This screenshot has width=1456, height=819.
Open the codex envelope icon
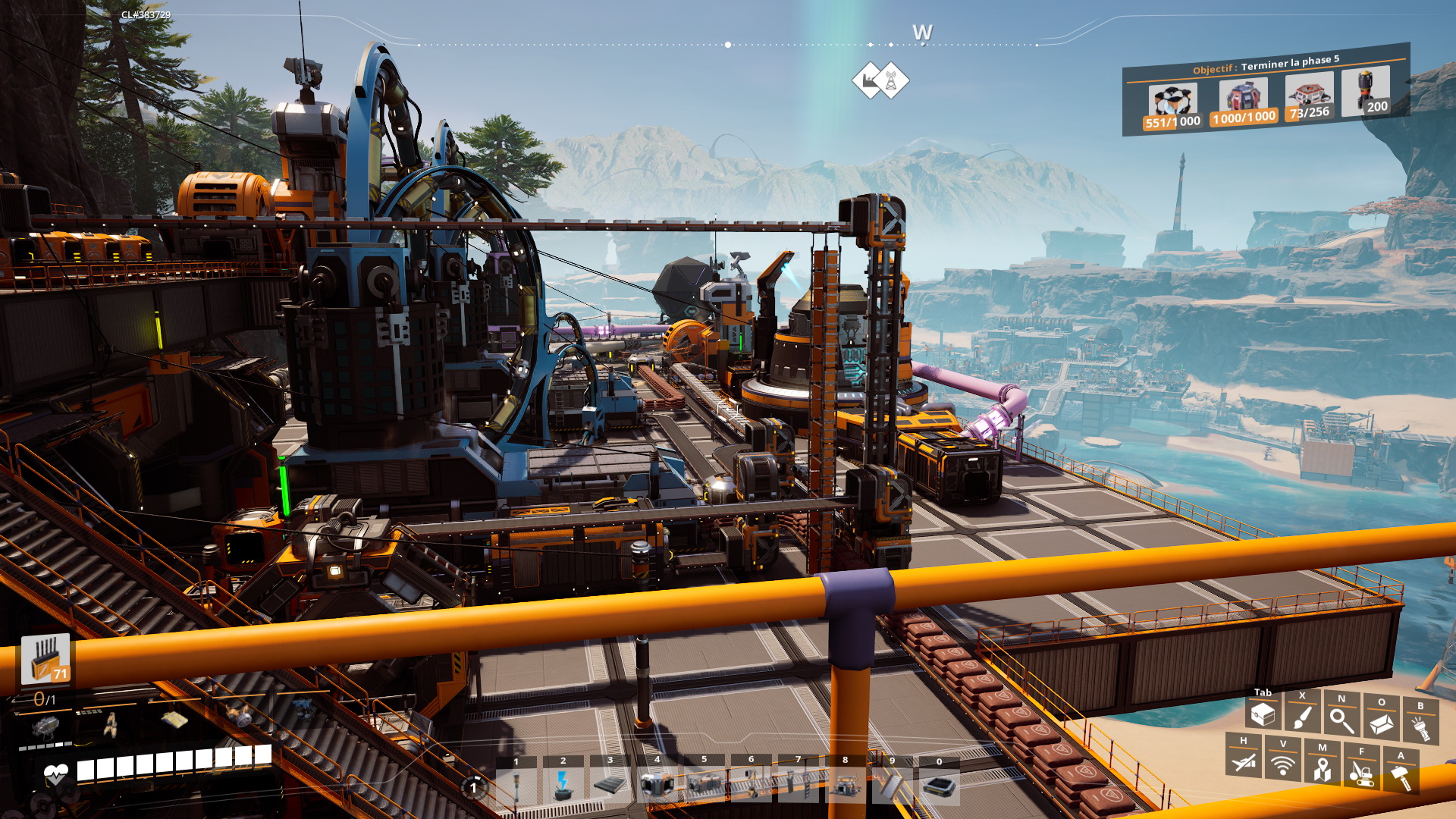pos(1381,723)
